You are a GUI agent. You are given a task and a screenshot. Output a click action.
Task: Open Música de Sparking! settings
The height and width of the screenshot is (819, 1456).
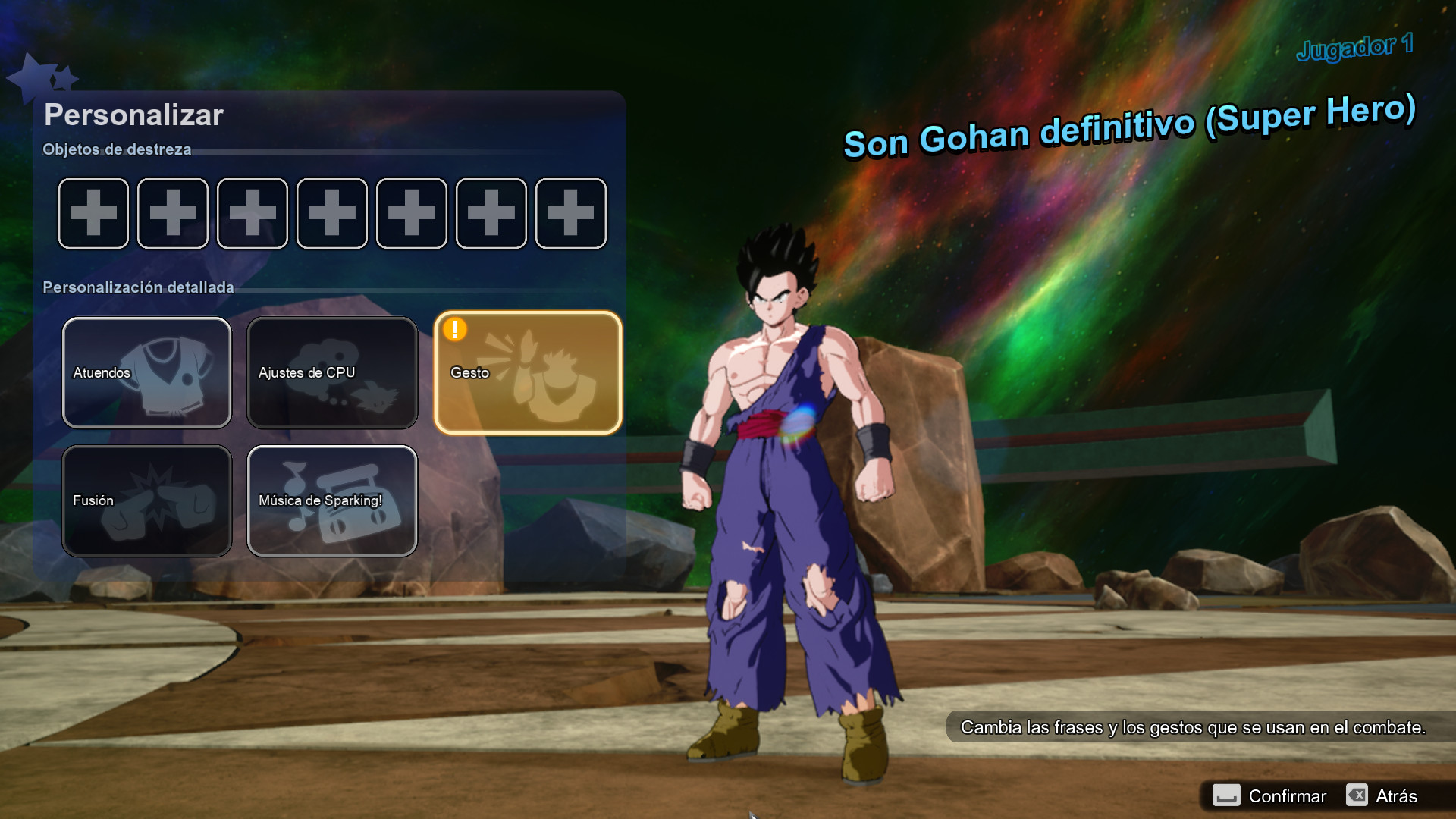click(331, 500)
